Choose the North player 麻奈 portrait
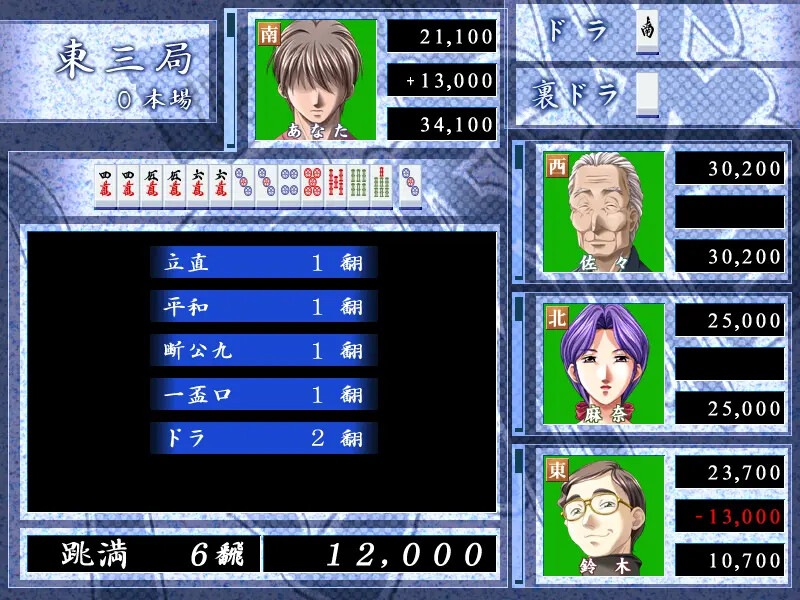The image size is (800, 600). click(604, 364)
